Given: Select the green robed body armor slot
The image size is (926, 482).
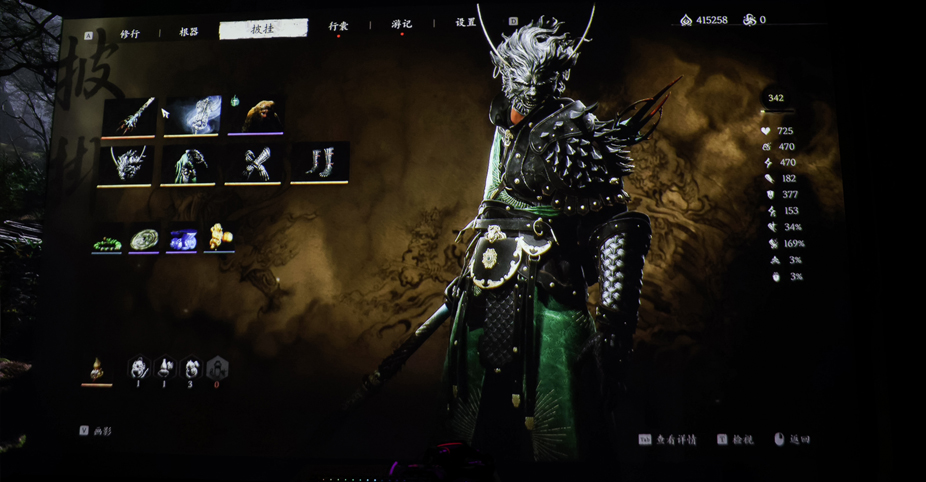Looking at the screenshot, I should 188,165.
